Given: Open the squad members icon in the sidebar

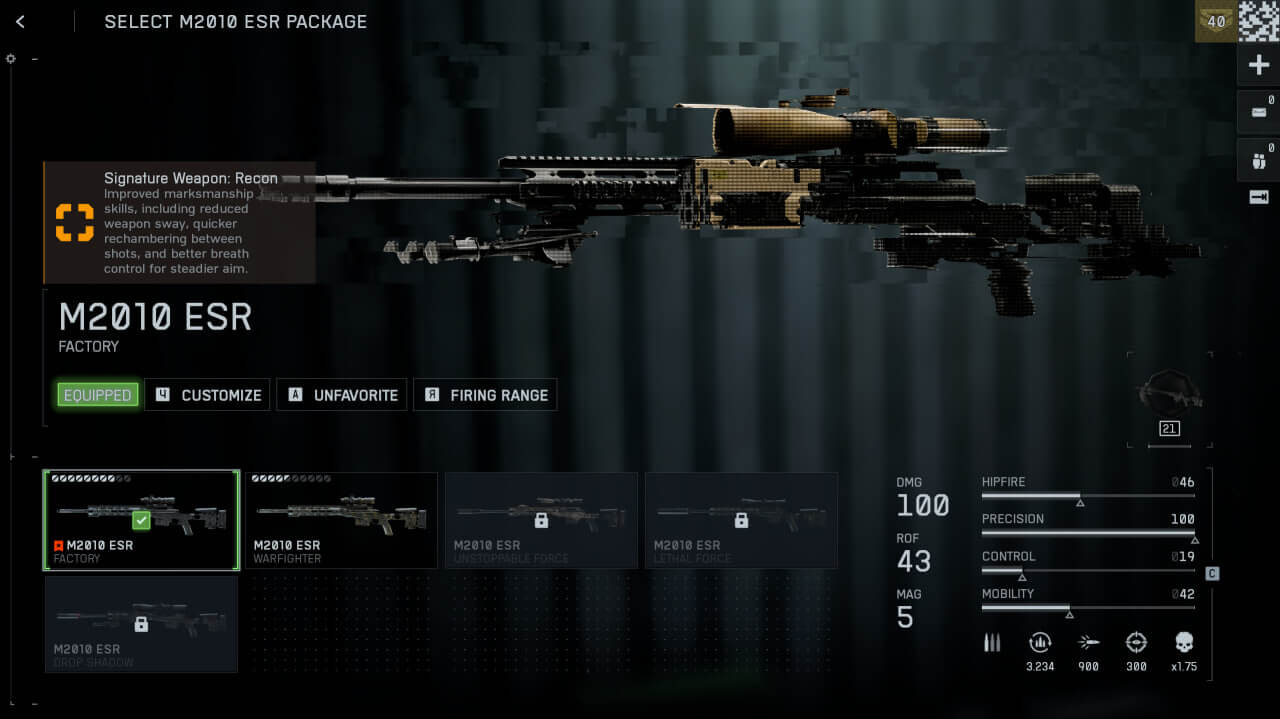Looking at the screenshot, I should (1258, 159).
